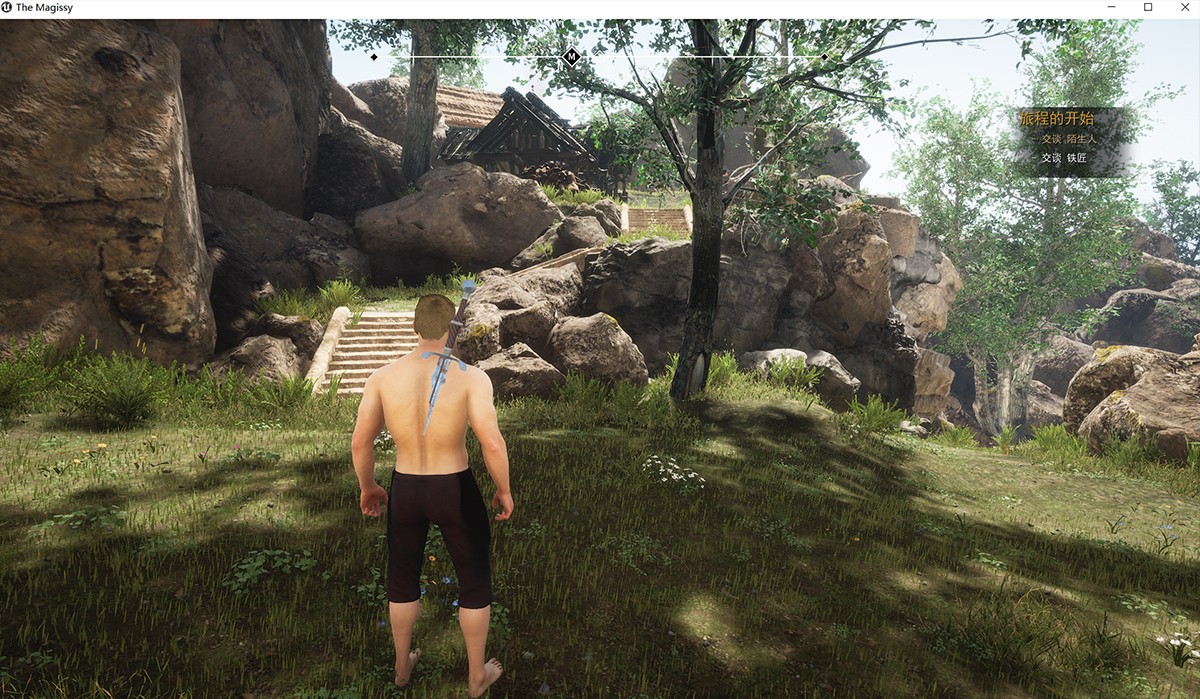Screen dimensions: 1200x699
Task: Click the 交谈 陌生人 quest objective
Action: click(x=1068, y=139)
